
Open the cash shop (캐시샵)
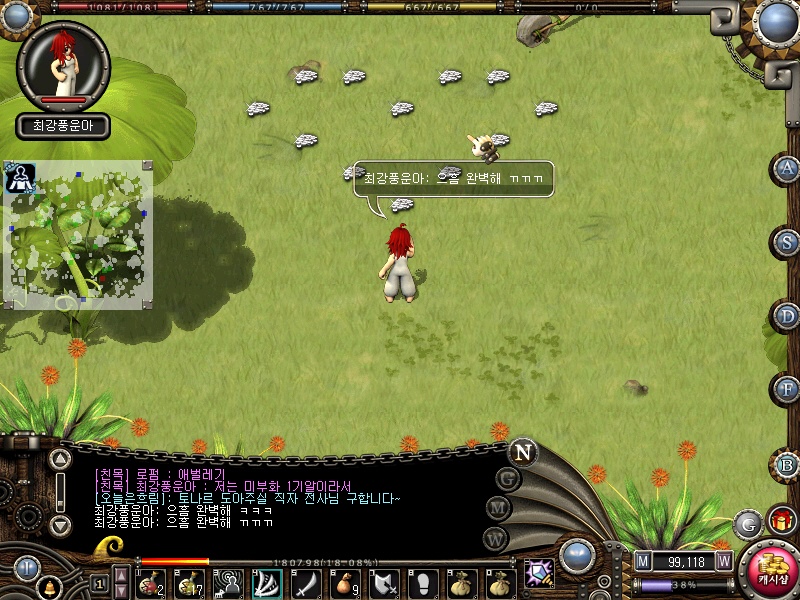769,570
